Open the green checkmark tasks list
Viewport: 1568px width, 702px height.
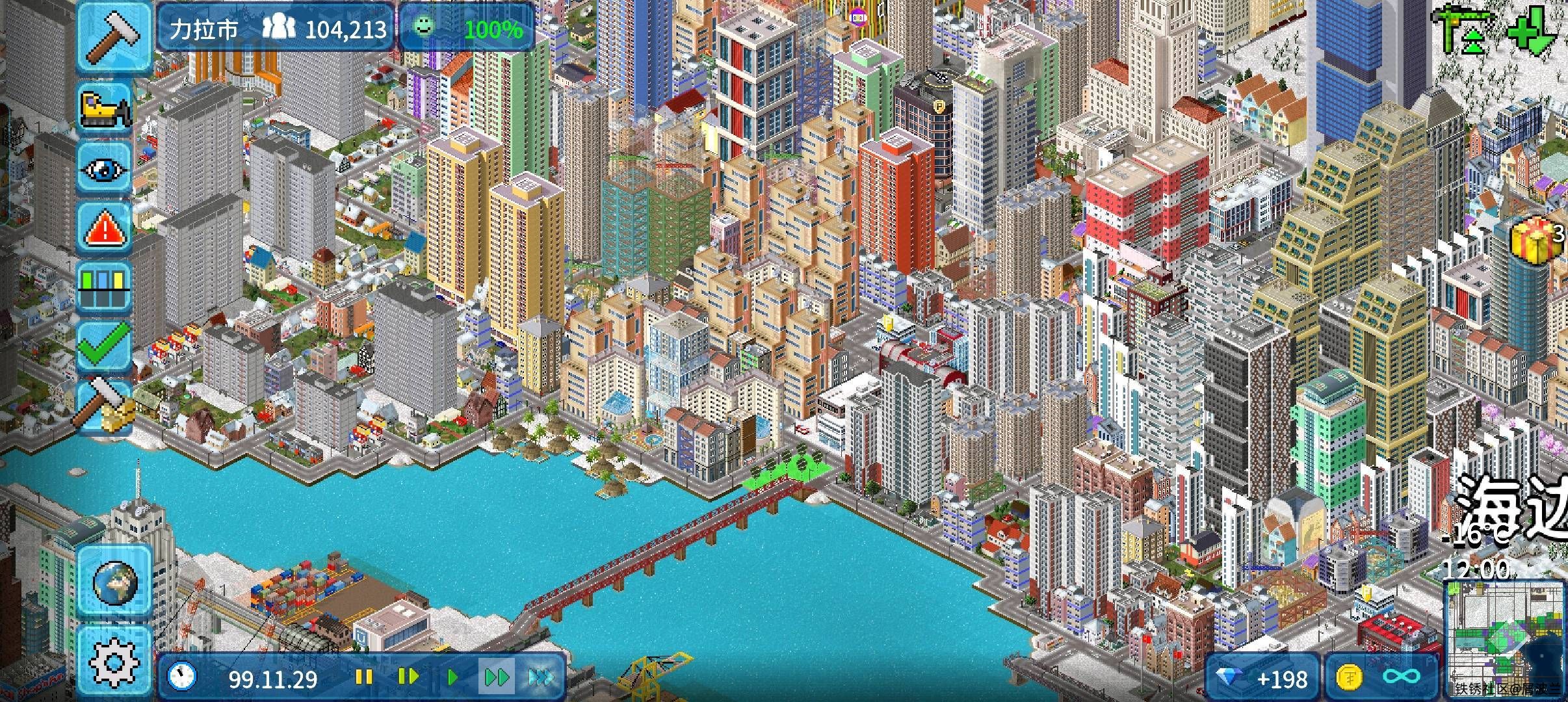(x=105, y=346)
